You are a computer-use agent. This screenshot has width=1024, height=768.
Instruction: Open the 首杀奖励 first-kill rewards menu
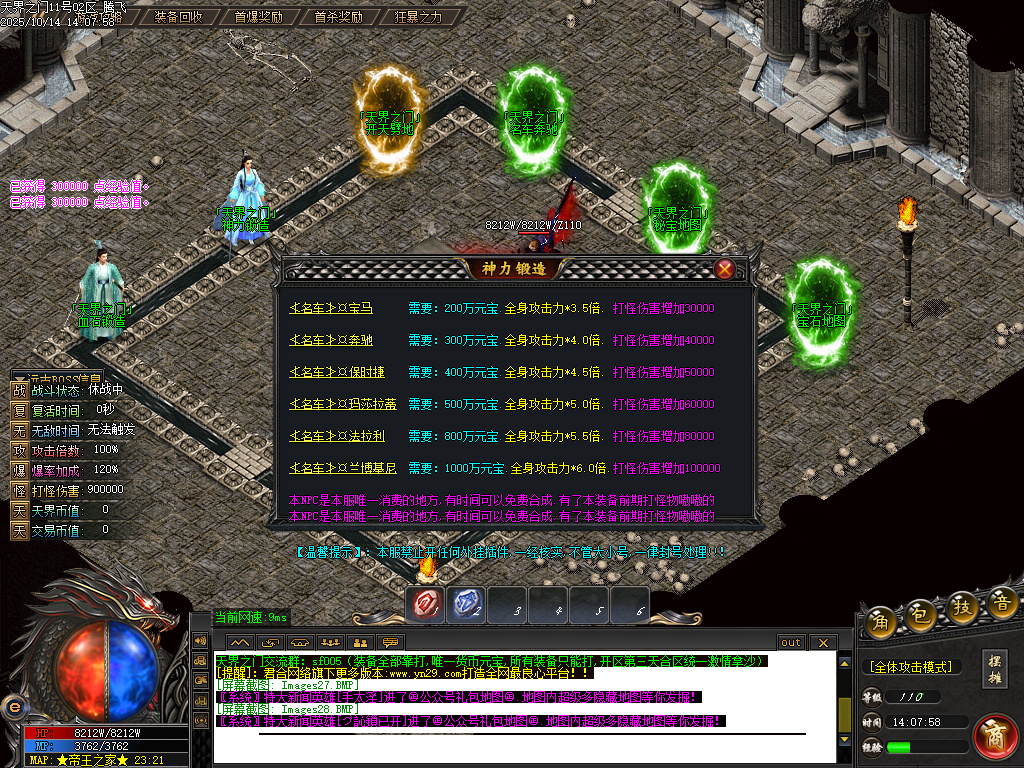point(338,17)
